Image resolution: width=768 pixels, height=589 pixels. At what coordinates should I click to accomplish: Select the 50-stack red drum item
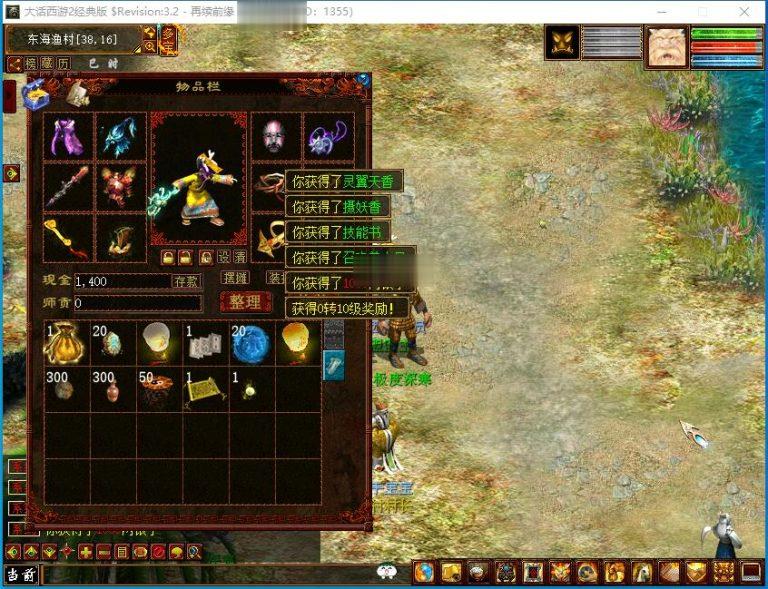pyautogui.click(x=159, y=389)
